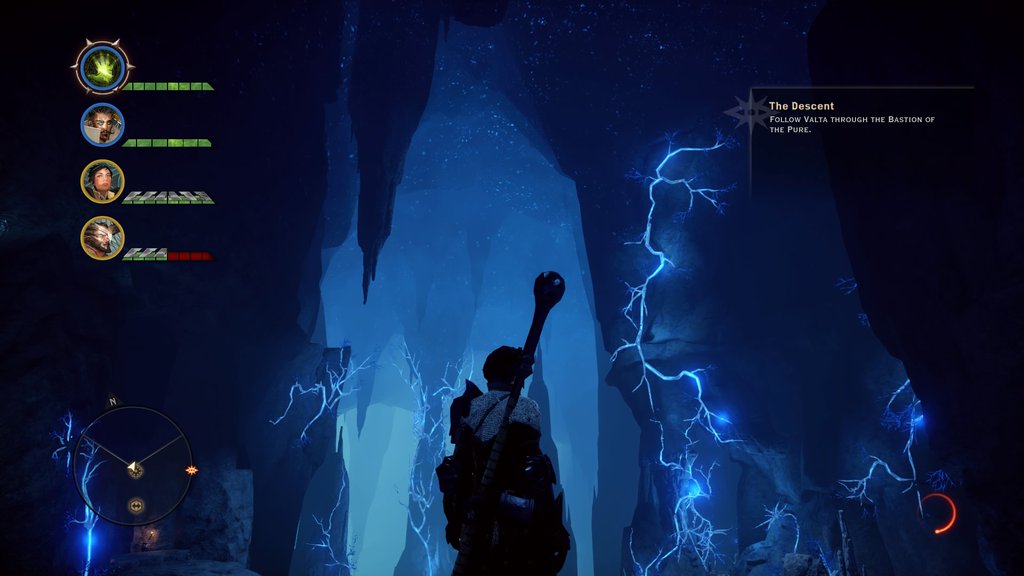
Task: Choose the dark-haired woman party portrait
Action: point(102,181)
